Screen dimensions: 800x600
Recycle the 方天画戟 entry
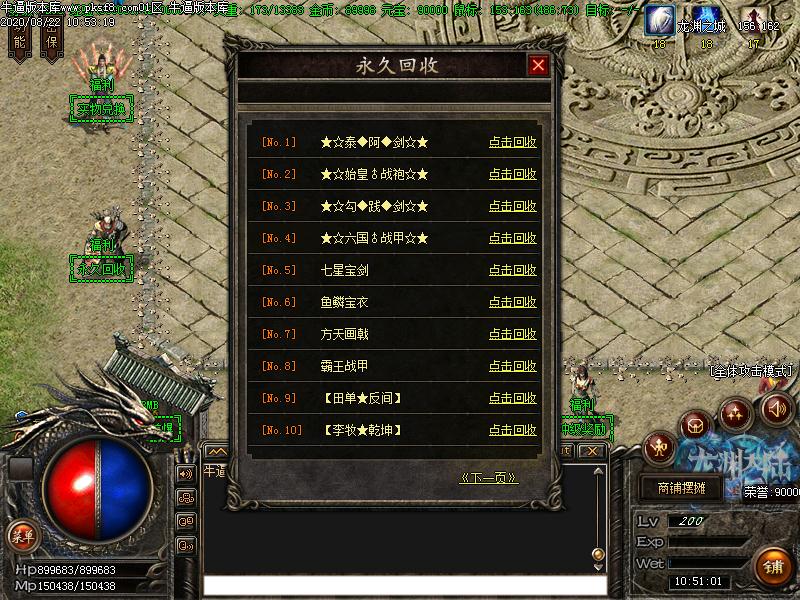coord(512,334)
